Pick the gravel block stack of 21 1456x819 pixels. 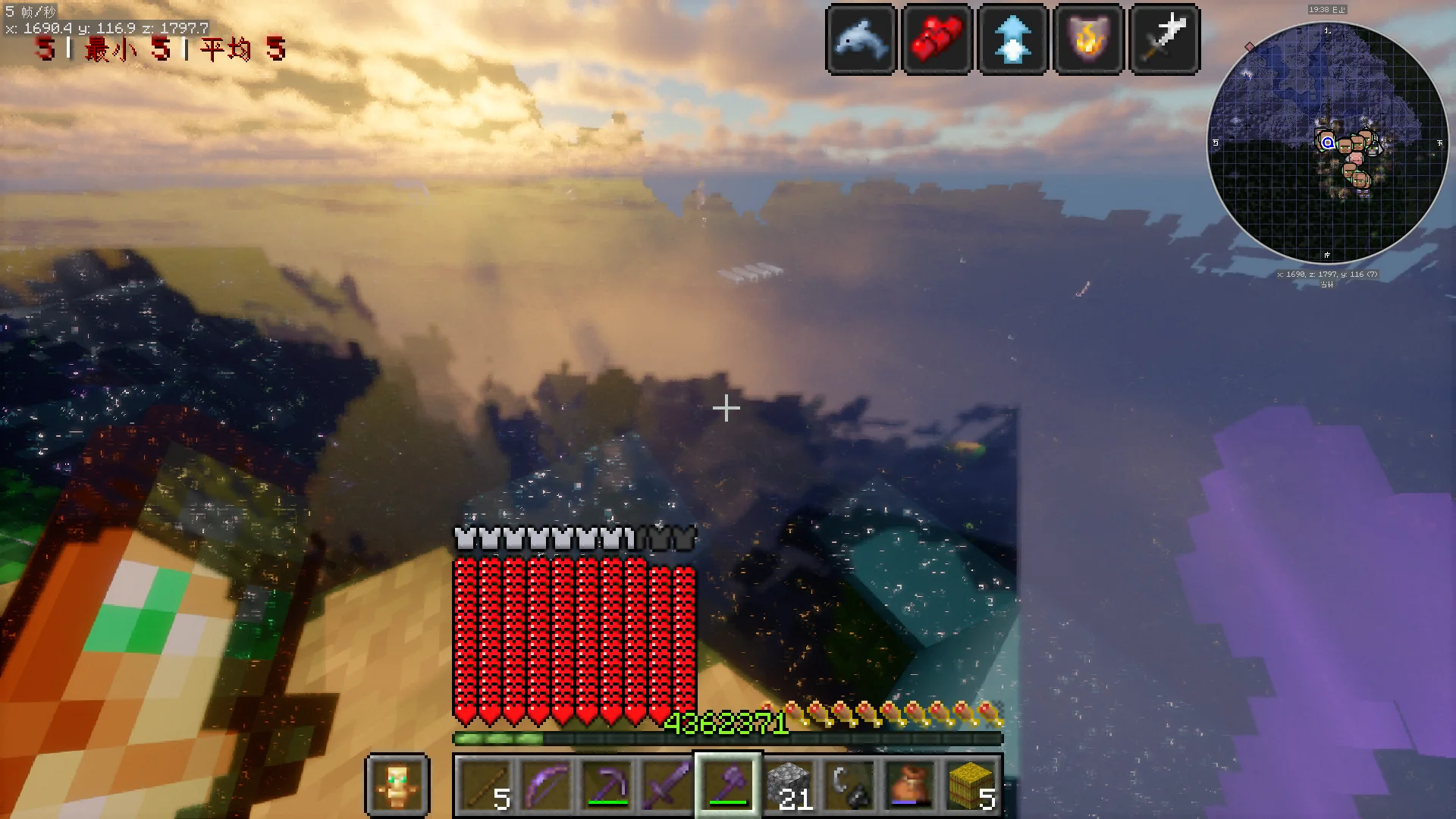[789, 785]
